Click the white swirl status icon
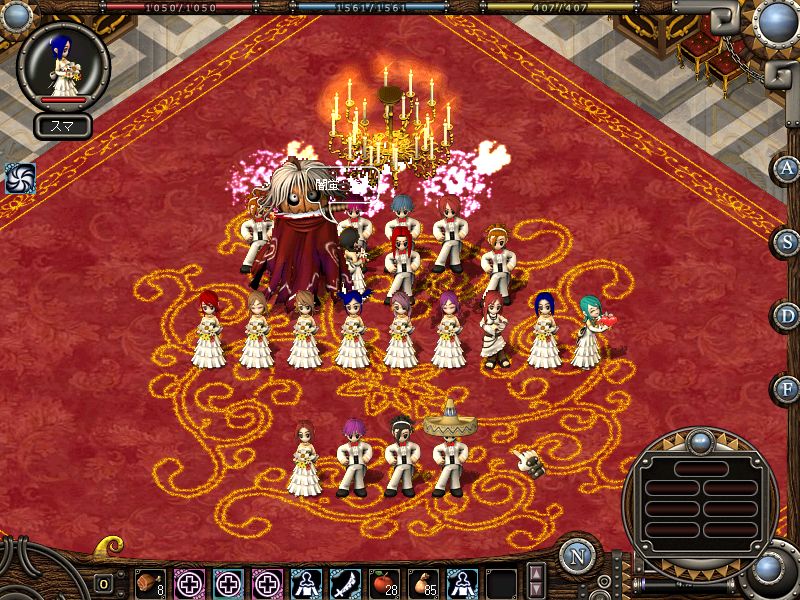The image size is (800, 600). point(19,177)
